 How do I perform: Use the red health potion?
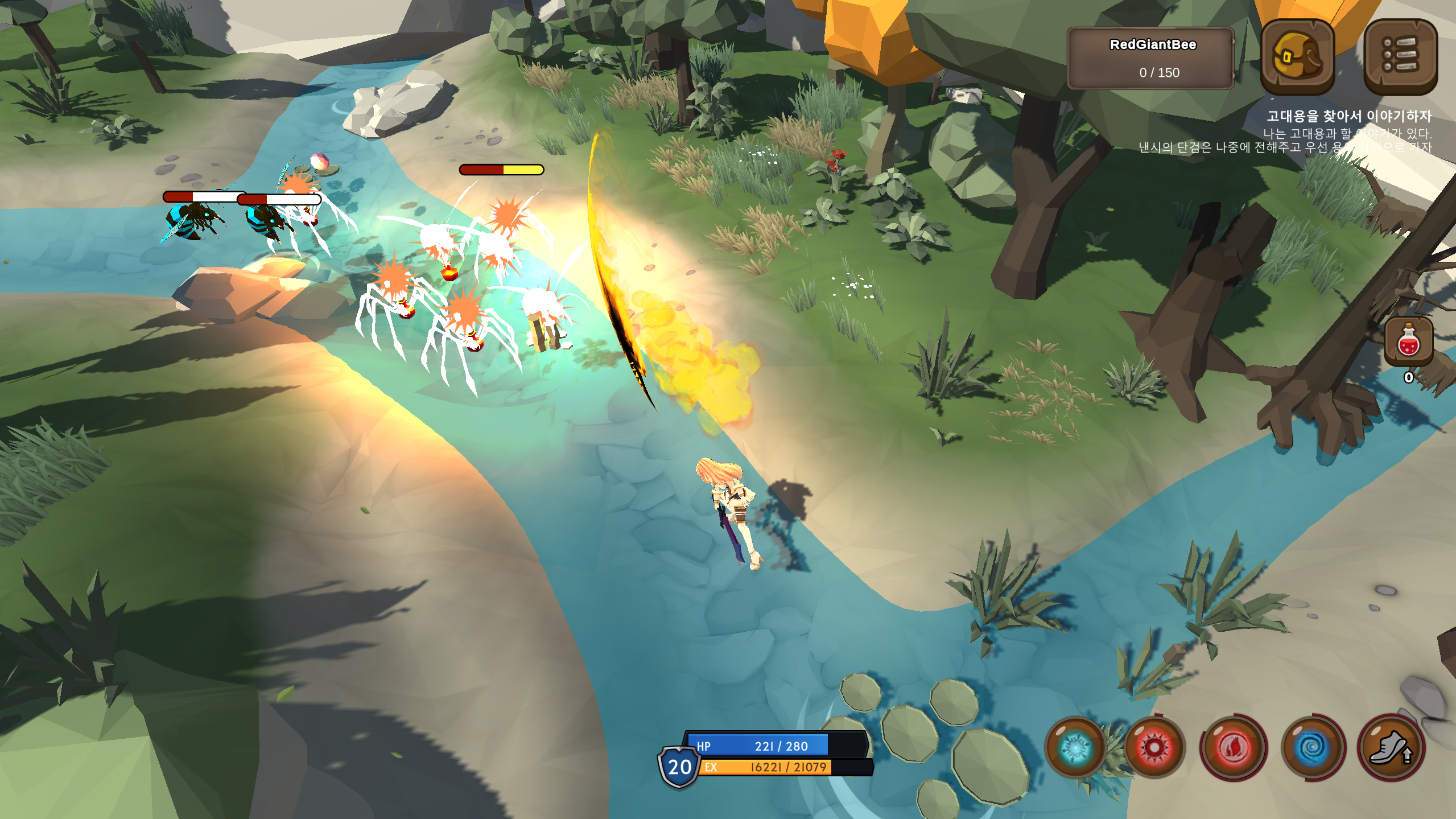coord(1408,342)
